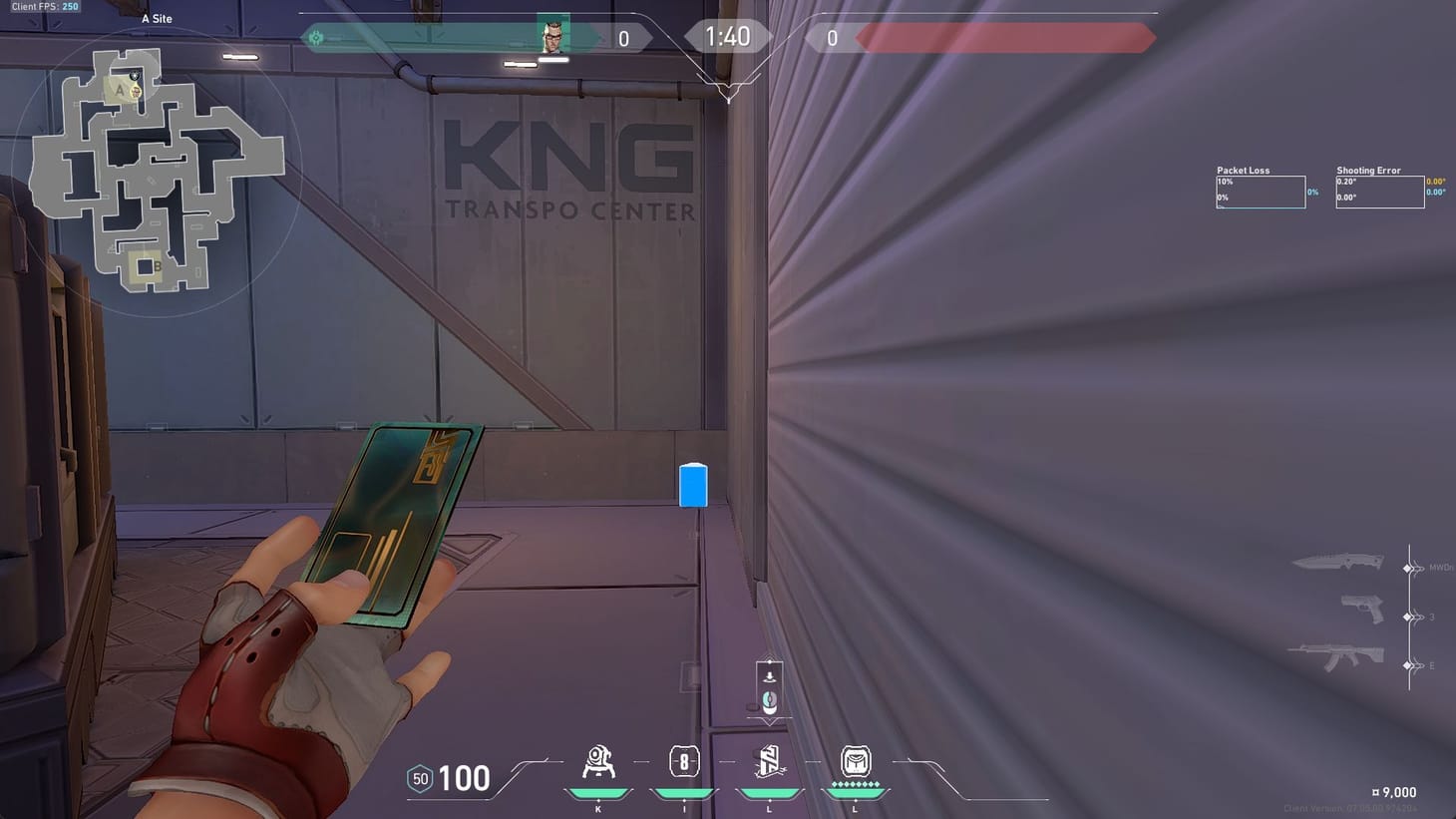Trigger the Lockdown ultimate icon

point(855,763)
